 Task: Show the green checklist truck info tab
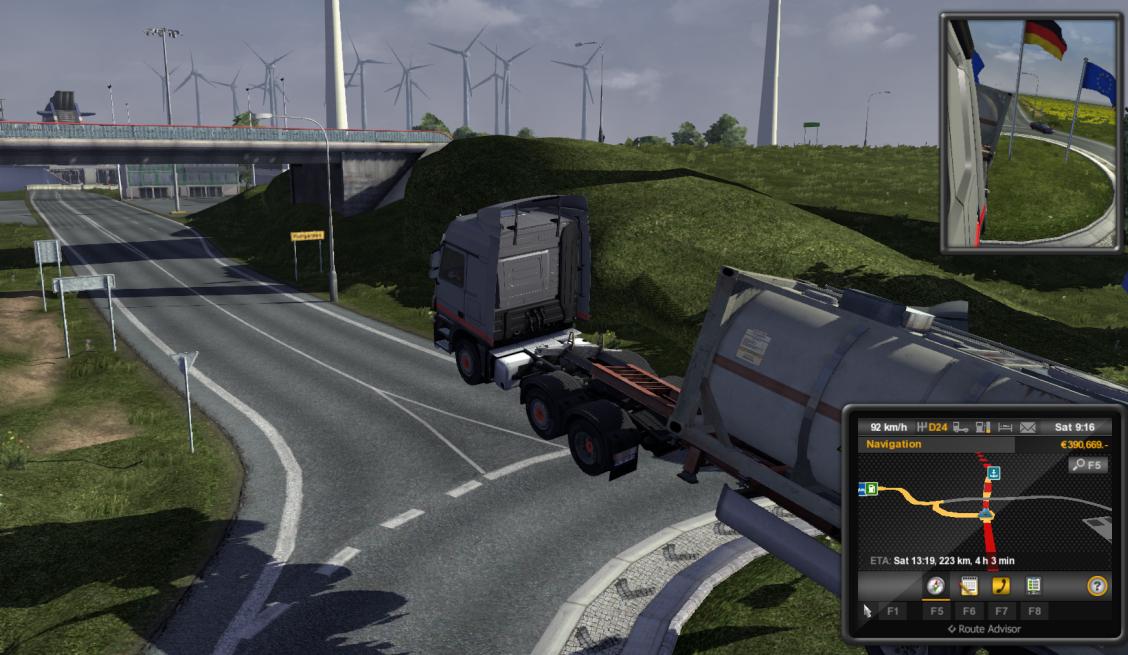tap(1033, 587)
